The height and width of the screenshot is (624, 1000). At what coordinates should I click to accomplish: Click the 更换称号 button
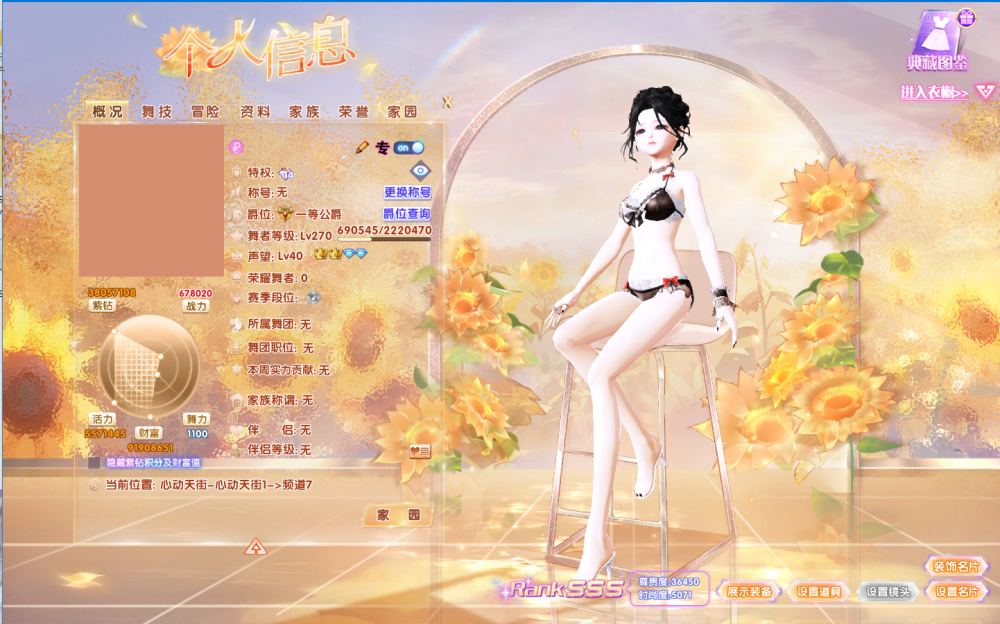tap(407, 192)
